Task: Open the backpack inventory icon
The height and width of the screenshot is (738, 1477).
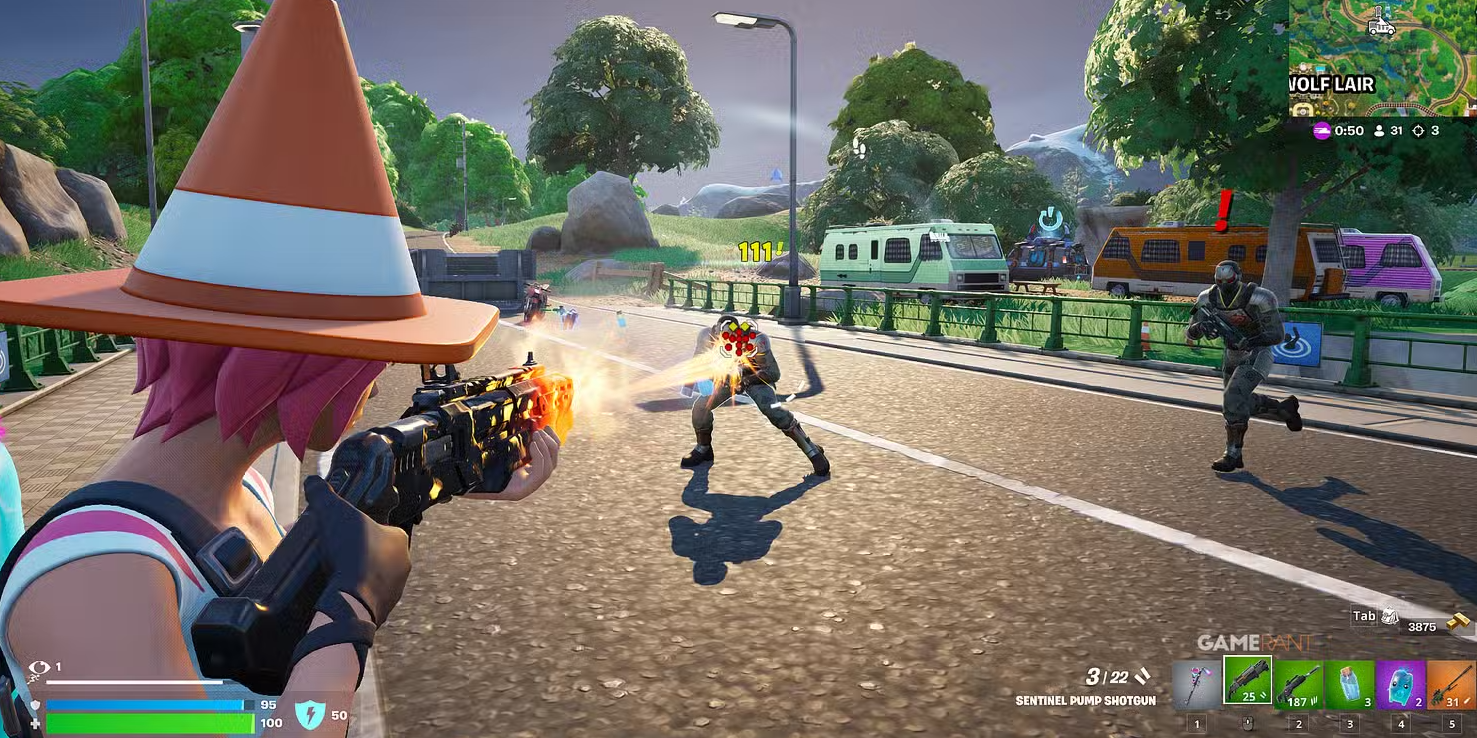Action: pyautogui.click(x=1389, y=617)
